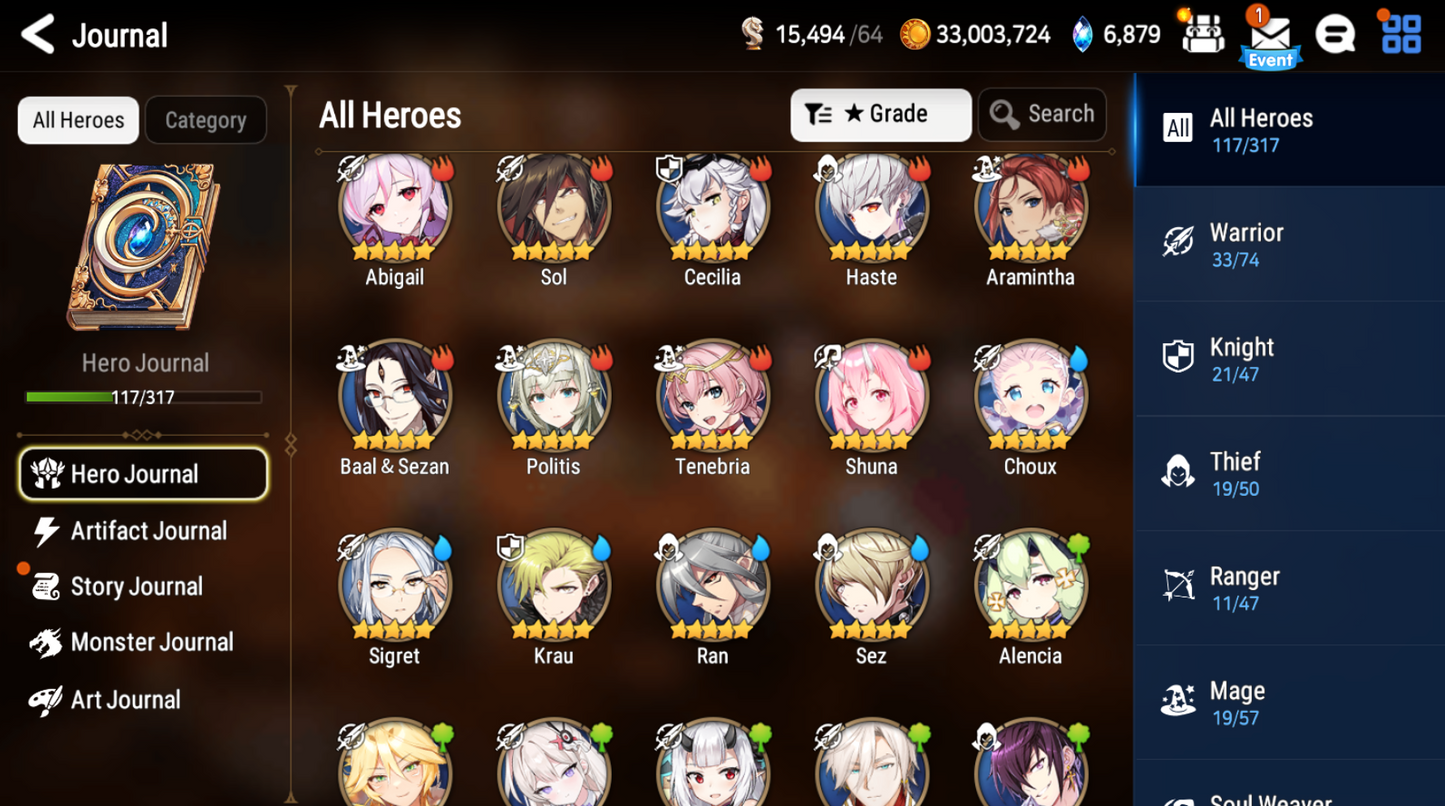The width and height of the screenshot is (1445, 806).
Task: Select the Warrior class filter
Action: 1289,243
